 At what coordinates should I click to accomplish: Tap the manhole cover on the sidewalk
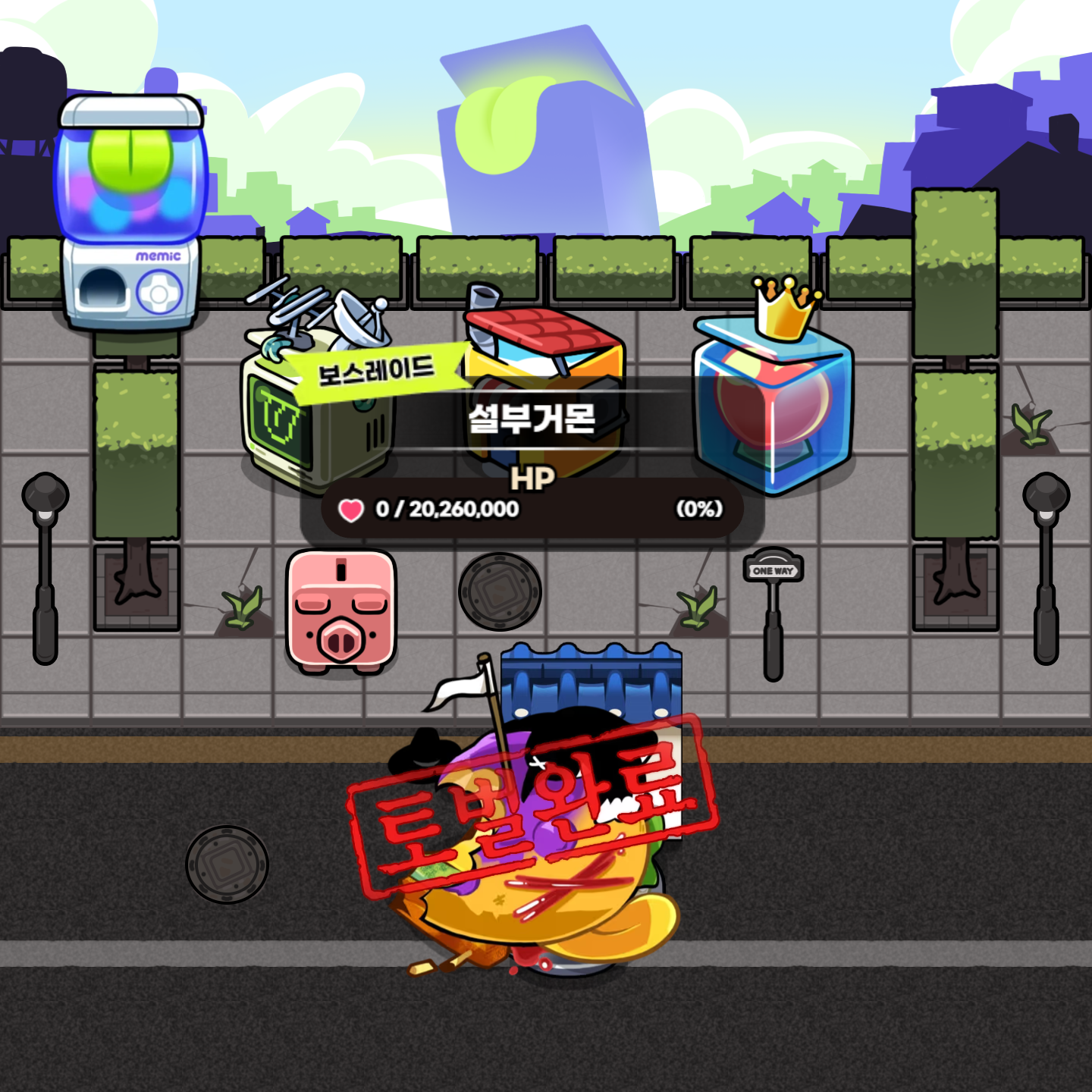(x=498, y=591)
